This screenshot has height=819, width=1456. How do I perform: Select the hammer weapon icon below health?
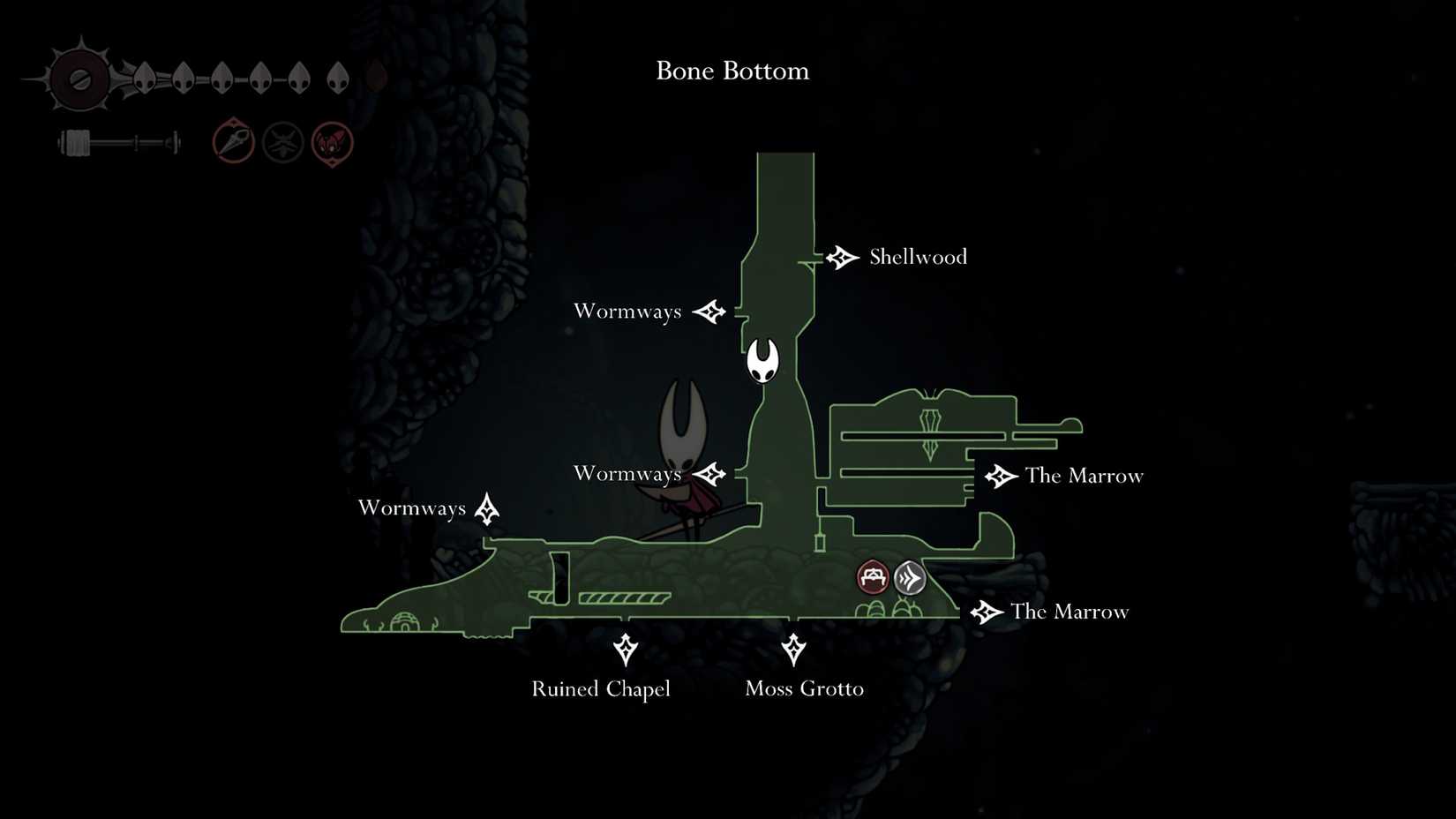[115, 141]
